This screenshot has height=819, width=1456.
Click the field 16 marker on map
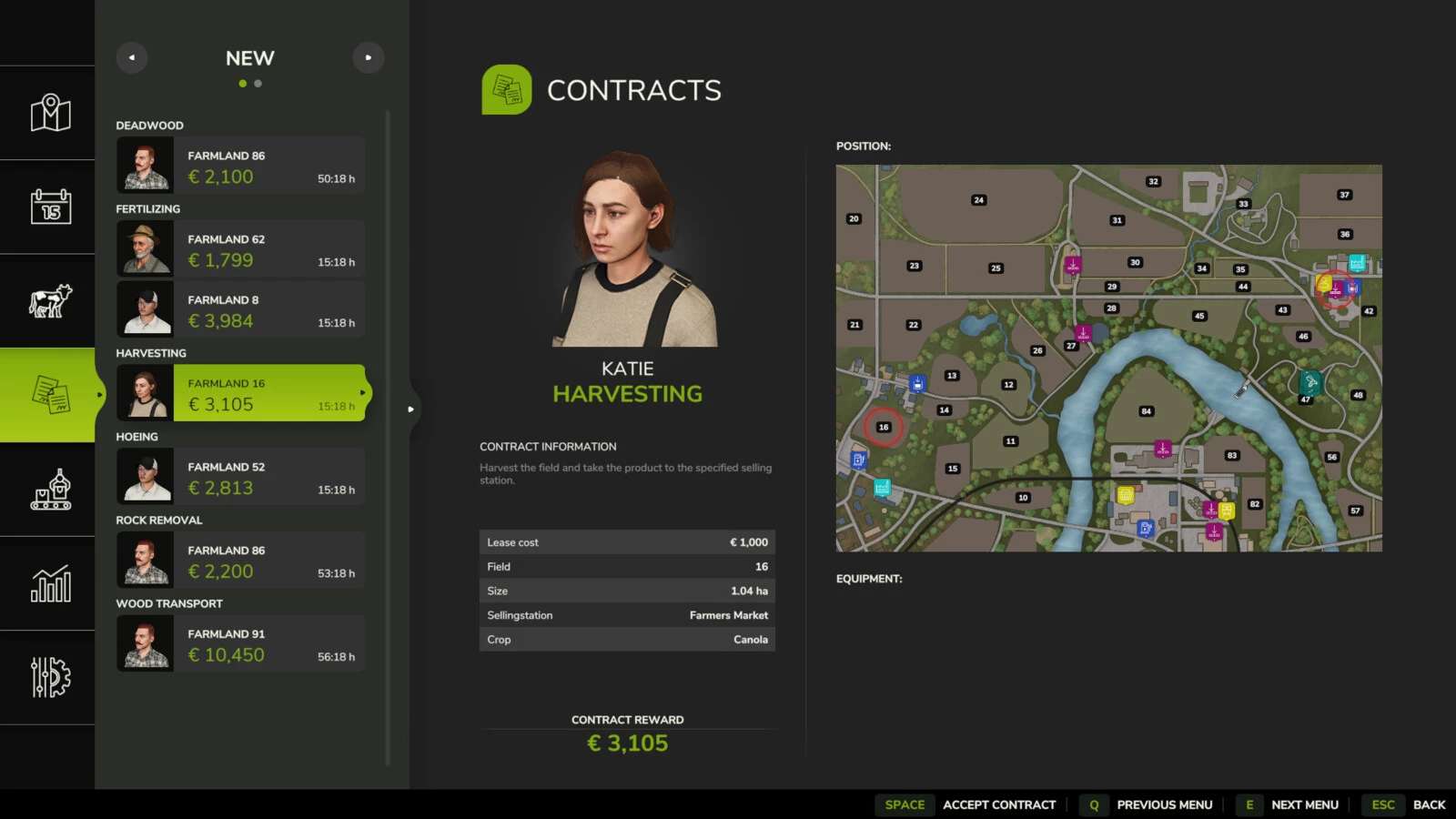[883, 427]
